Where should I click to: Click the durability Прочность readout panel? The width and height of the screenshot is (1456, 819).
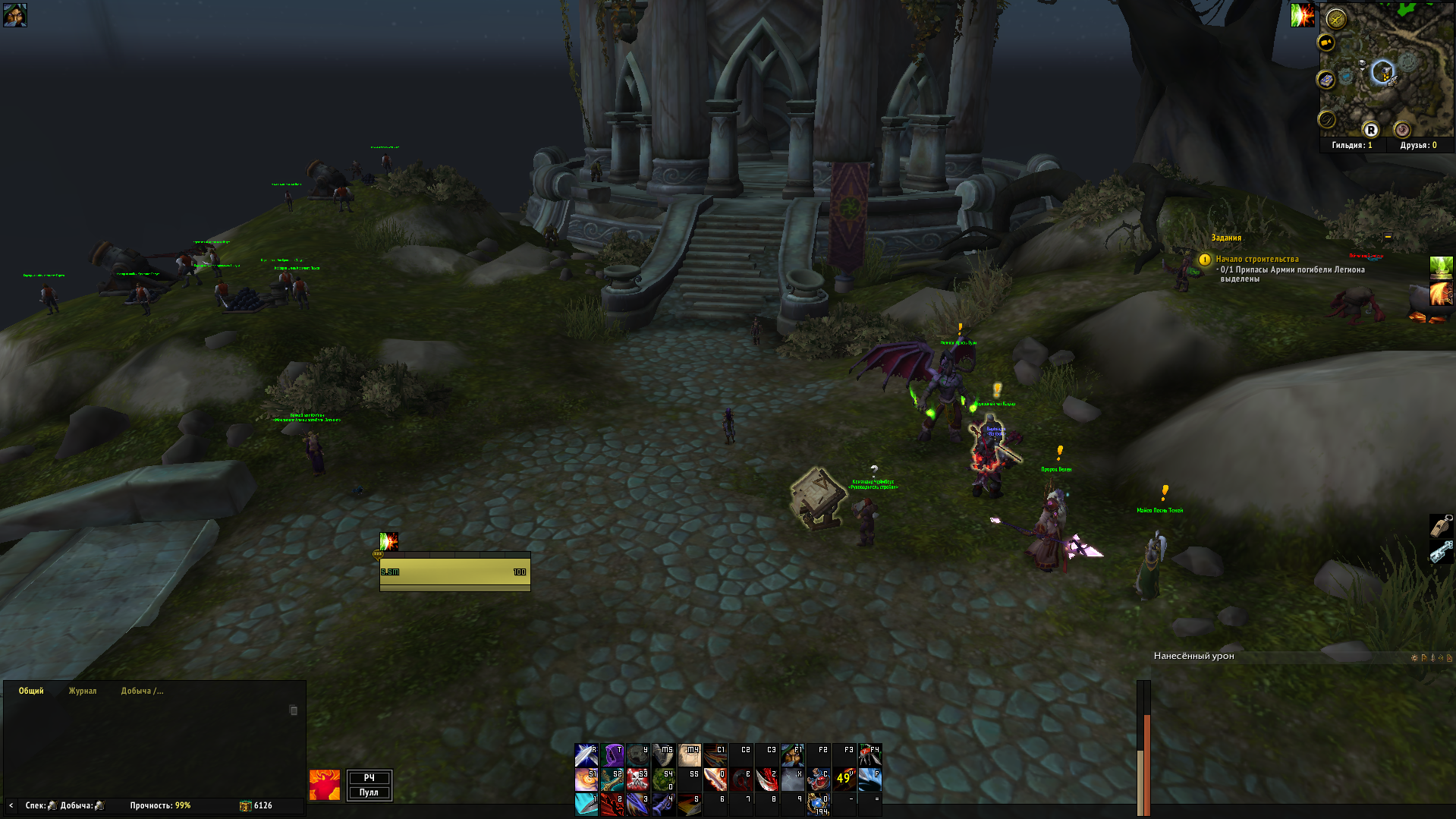(x=160, y=805)
